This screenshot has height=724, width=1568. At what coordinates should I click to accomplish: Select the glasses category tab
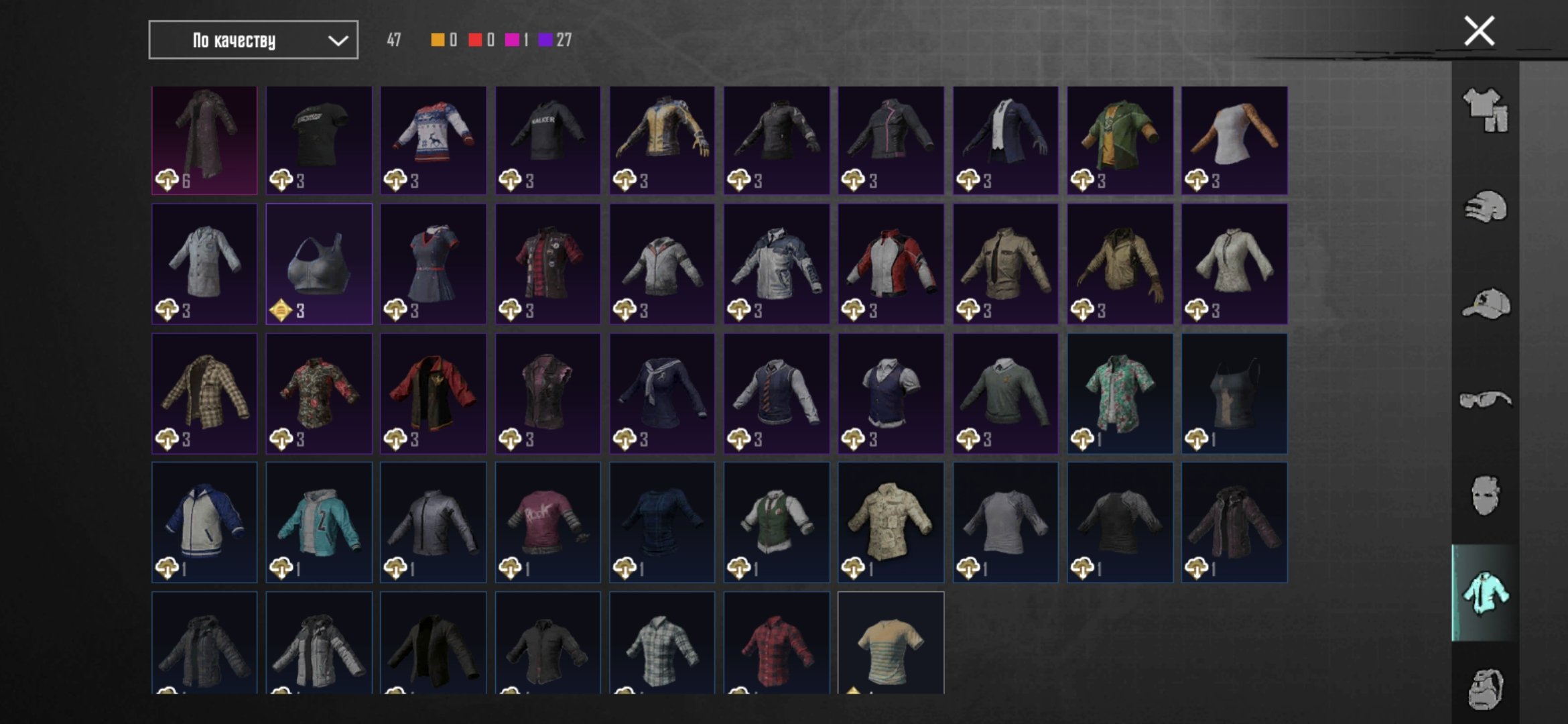coord(1485,400)
